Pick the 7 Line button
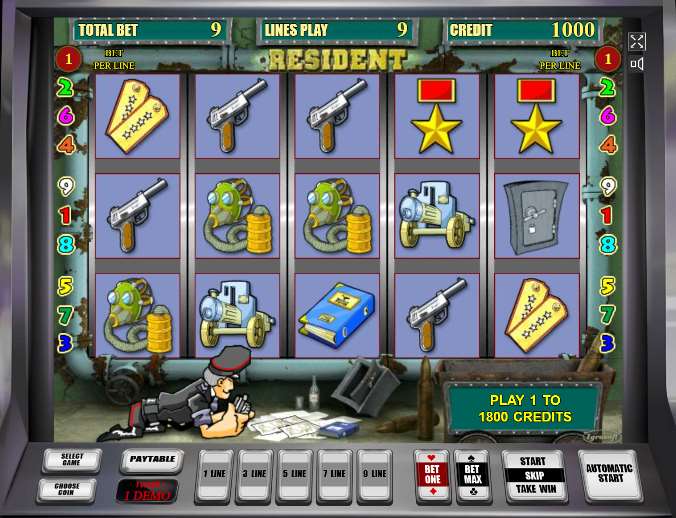The height and width of the screenshot is (518, 676). coord(334,475)
